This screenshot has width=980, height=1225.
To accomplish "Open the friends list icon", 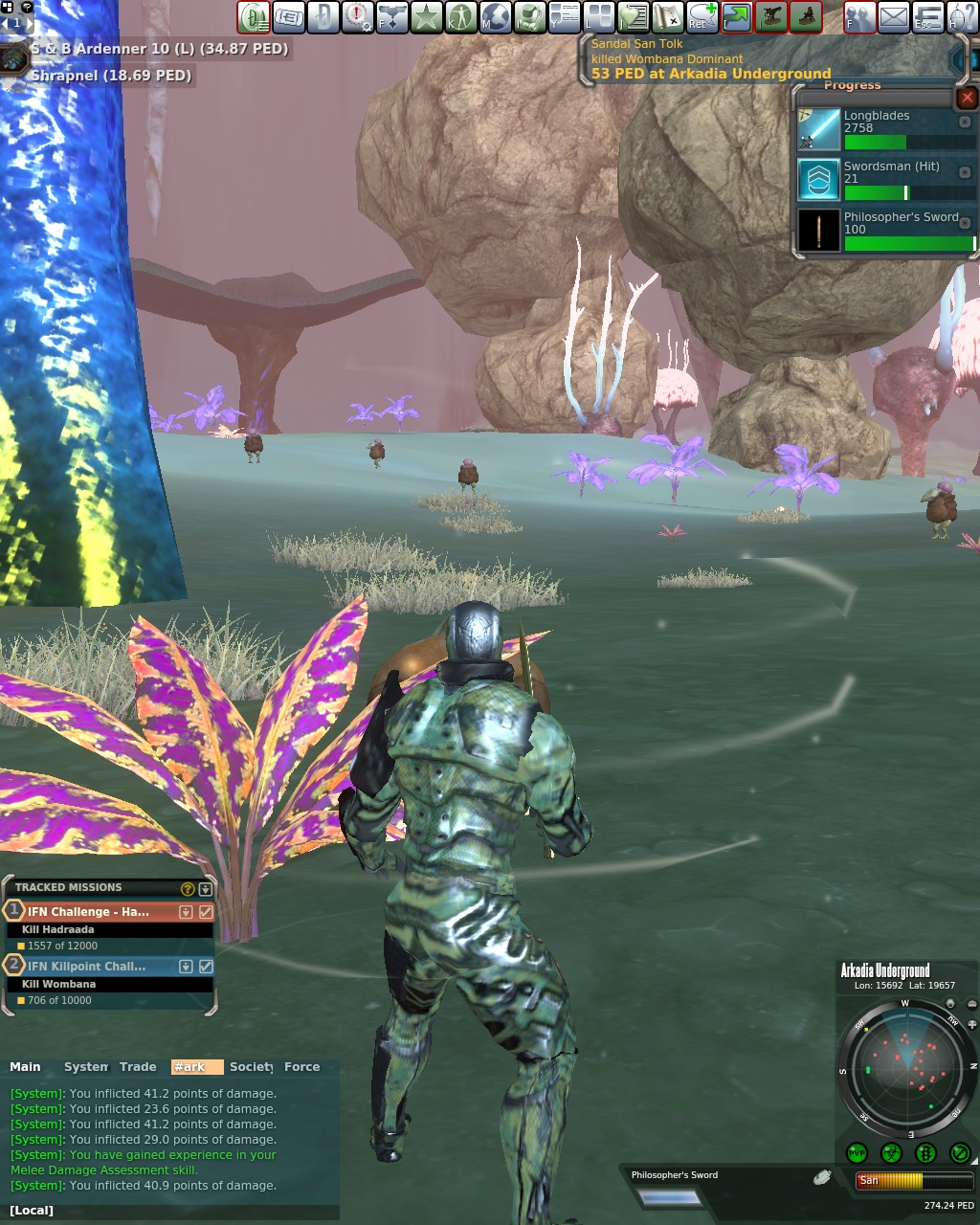I will click(858, 17).
